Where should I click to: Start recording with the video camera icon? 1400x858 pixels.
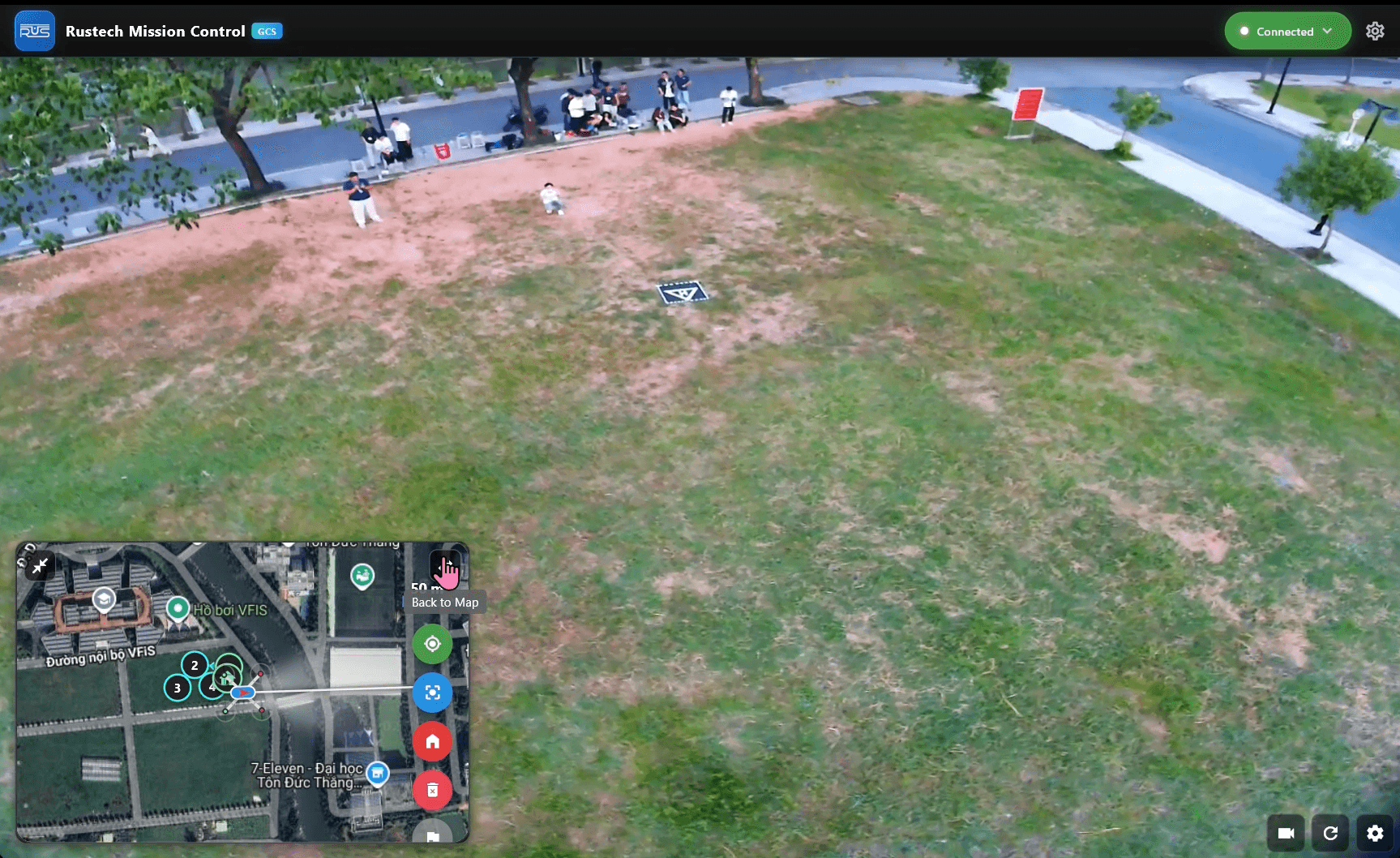(x=1285, y=833)
